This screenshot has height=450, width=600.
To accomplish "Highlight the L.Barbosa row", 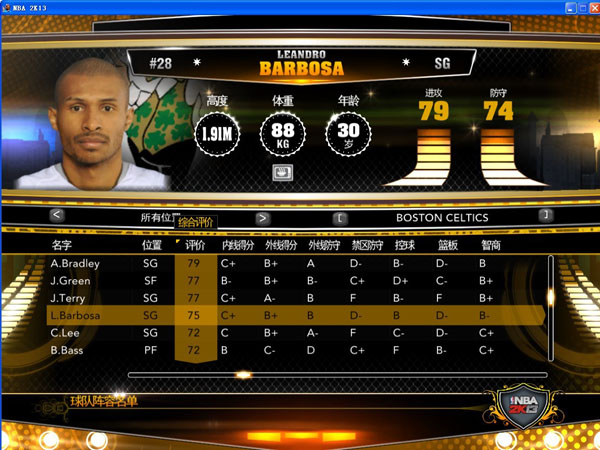I will (x=74, y=316).
